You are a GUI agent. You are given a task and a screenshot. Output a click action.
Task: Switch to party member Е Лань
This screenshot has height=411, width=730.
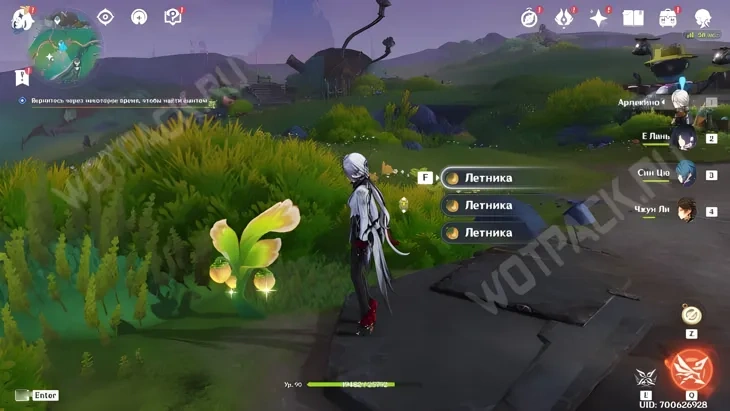point(684,138)
